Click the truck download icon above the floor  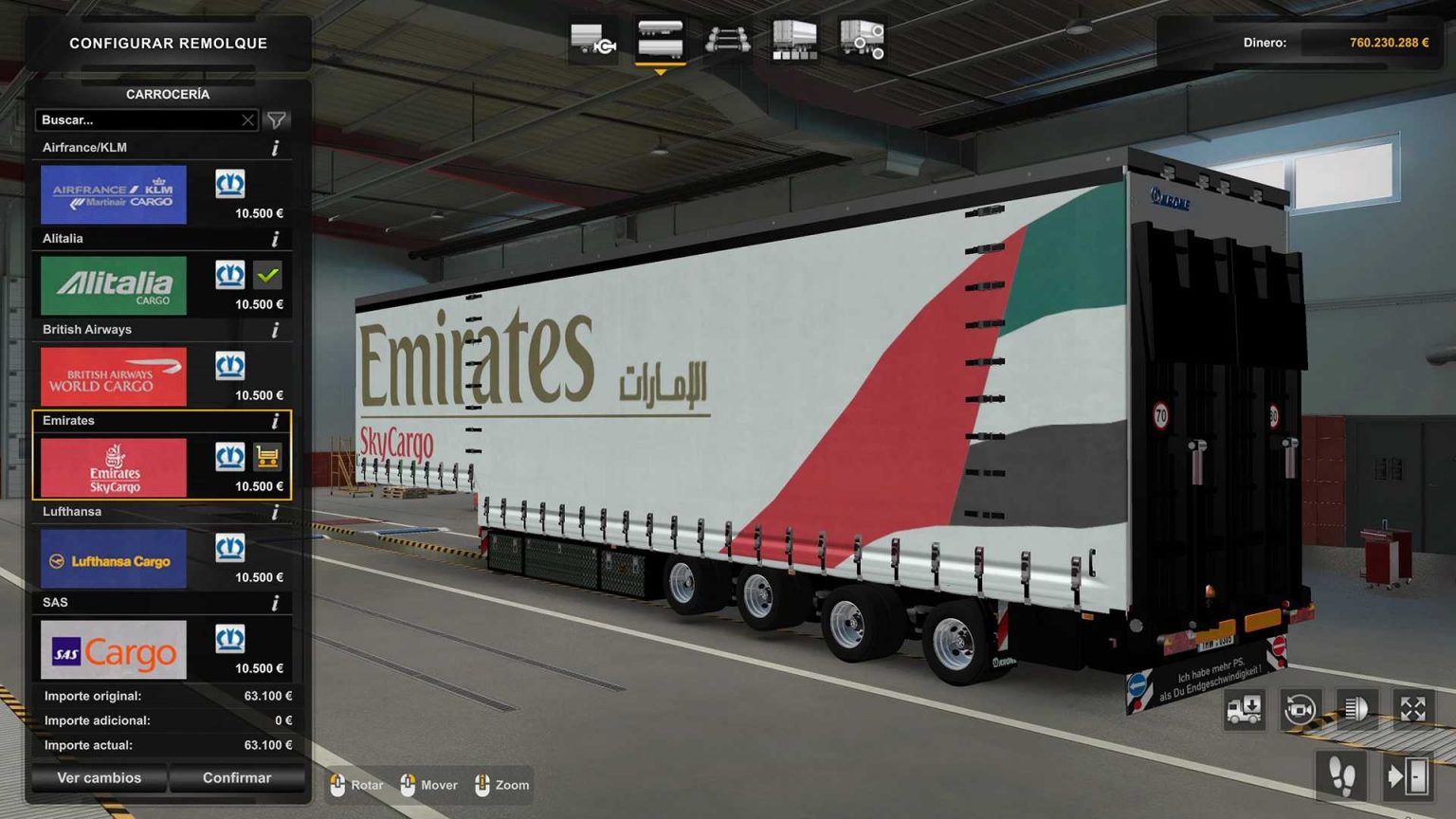coord(1243,709)
